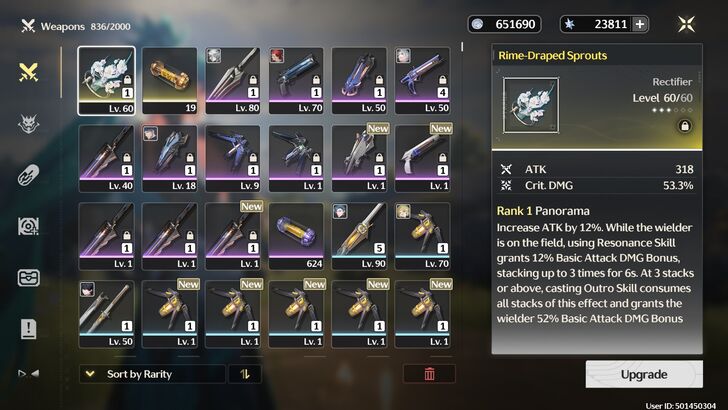The image size is (728, 410).
Task: Select the Lv. 18 weapon slot
Action: click(170, 156)
